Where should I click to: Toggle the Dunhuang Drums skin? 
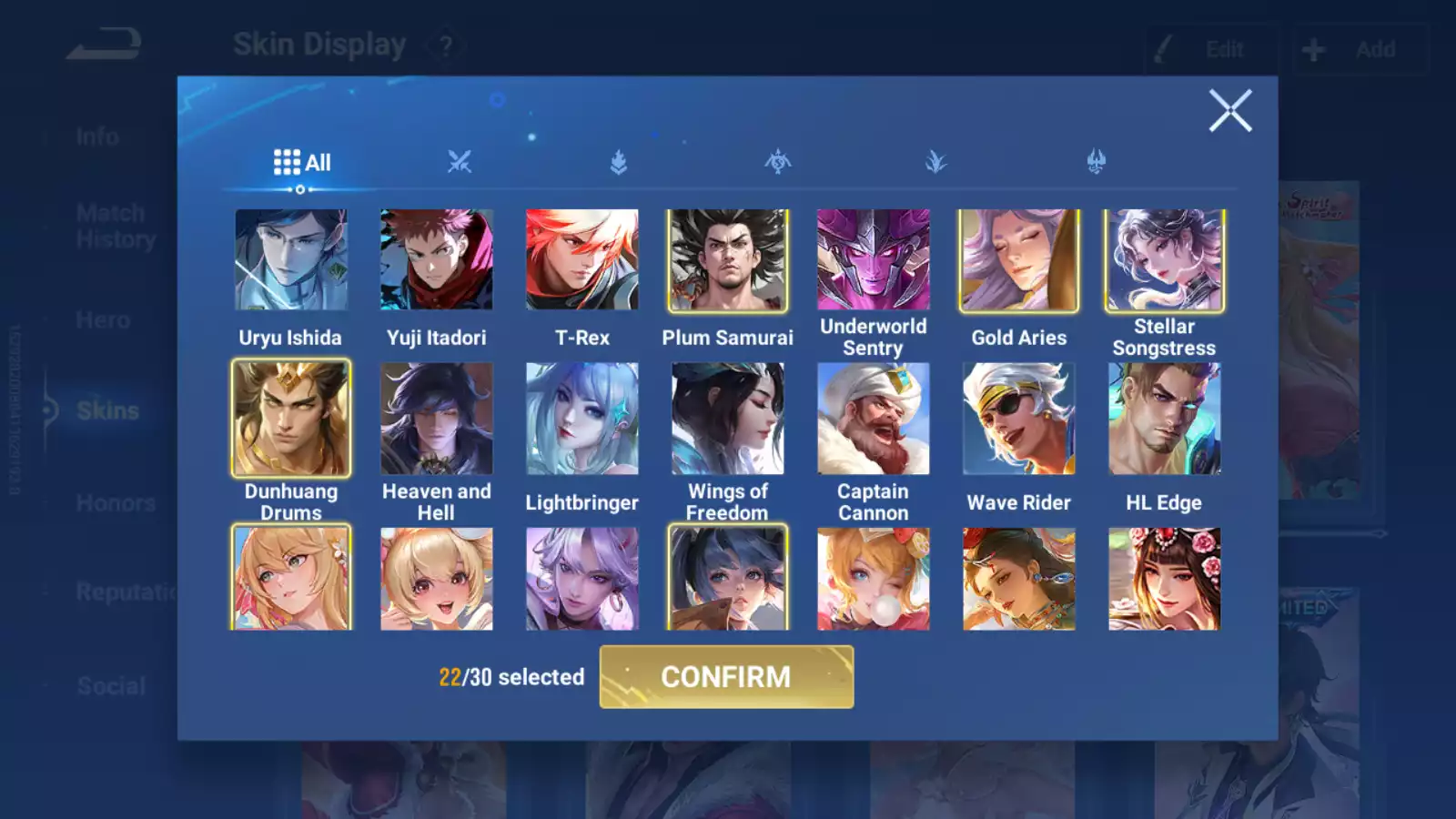point(291,419)
